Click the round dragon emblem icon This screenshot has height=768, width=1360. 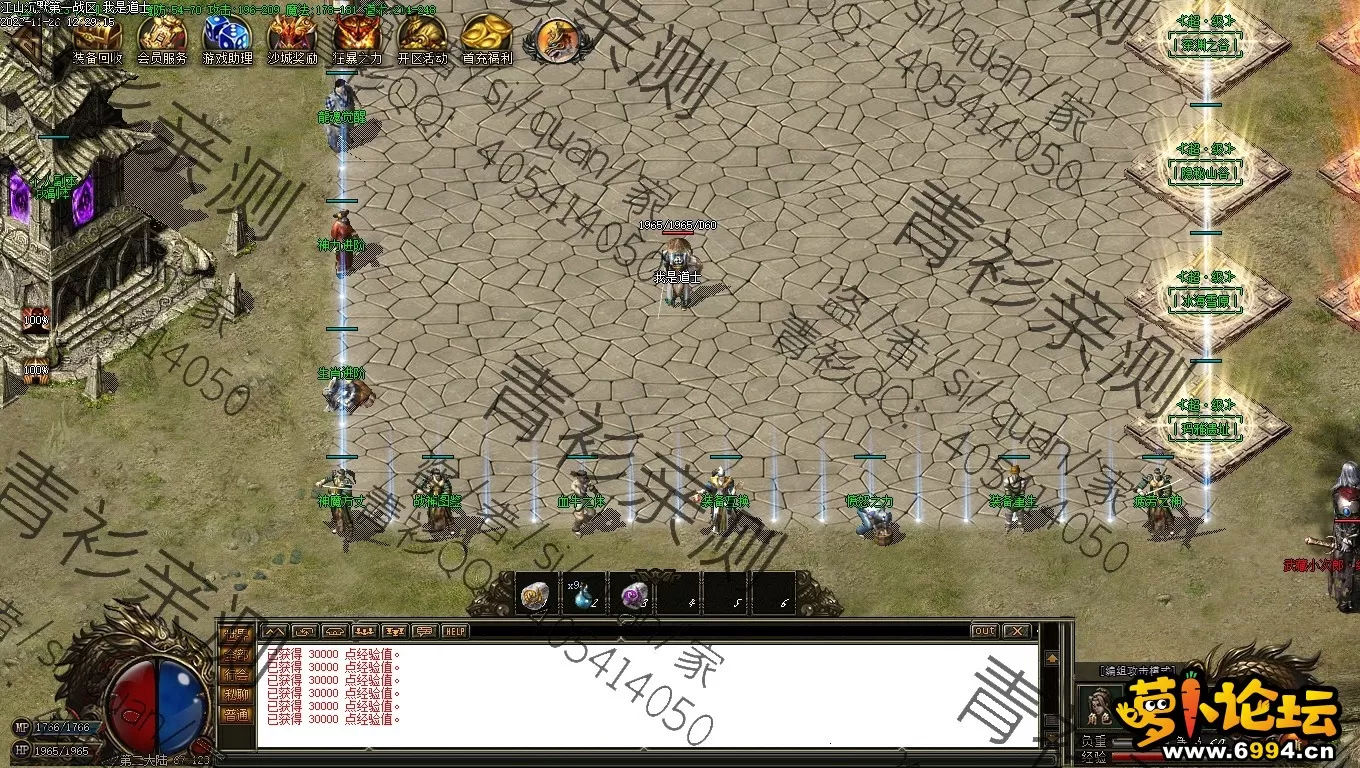tap(557, 40)
